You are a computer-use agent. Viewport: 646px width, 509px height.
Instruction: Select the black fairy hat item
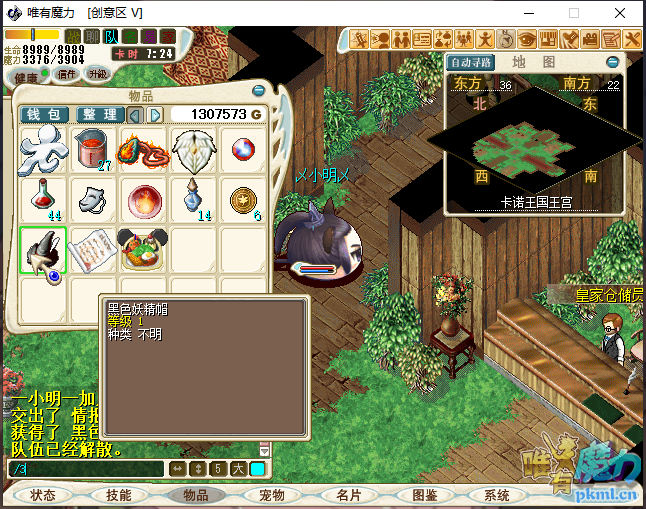coord(44,252)
